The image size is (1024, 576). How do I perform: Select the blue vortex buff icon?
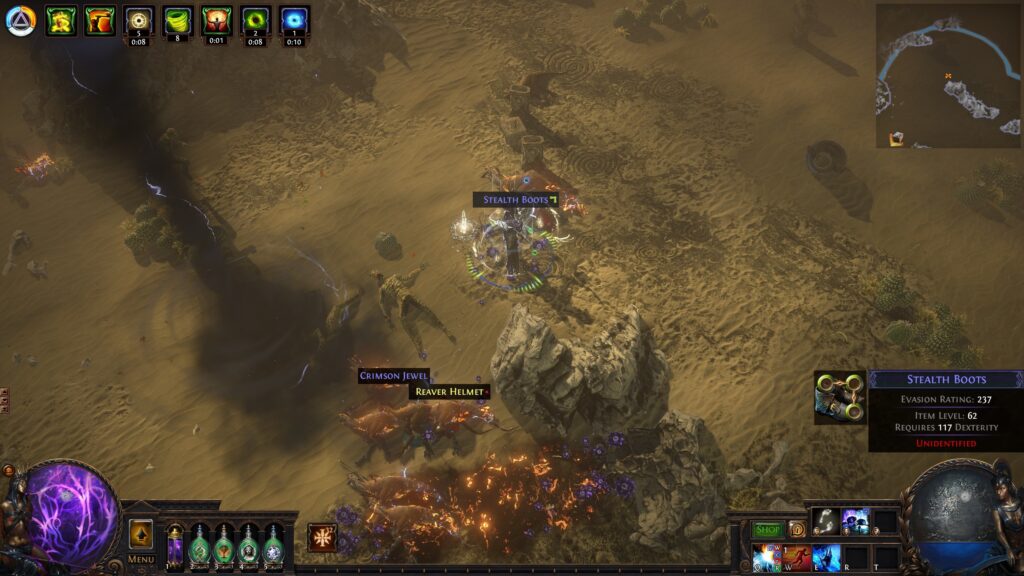[x=294, y=19]
